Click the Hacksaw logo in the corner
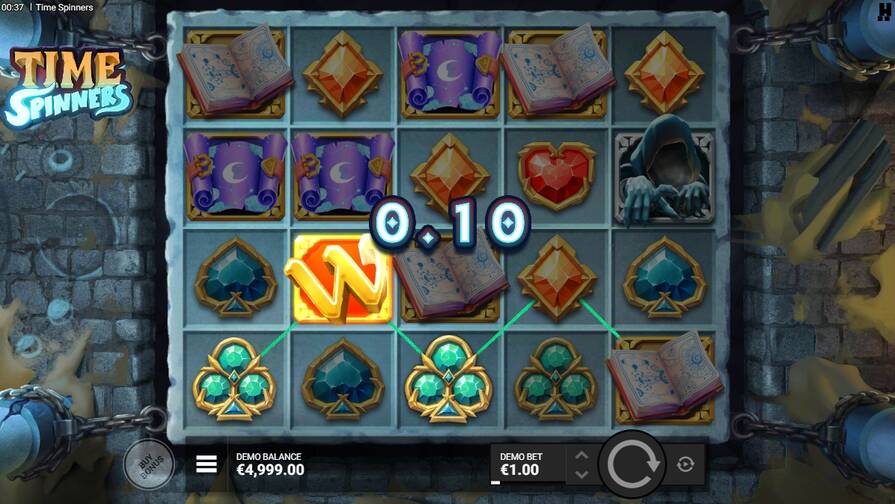 [886, 8]
